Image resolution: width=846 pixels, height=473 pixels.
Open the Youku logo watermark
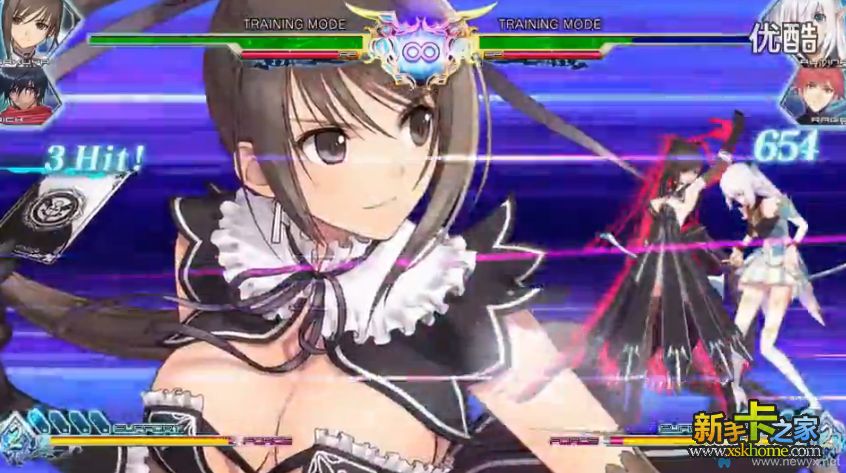pyautogui.click(x=784, y=37)
